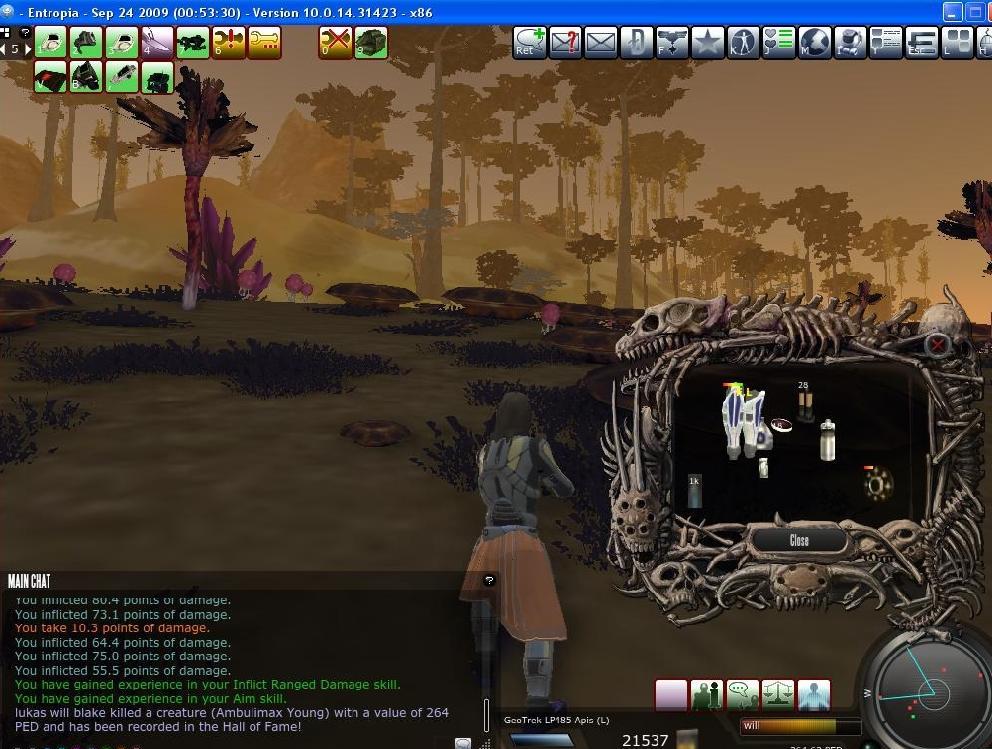Click the question mark on Main Chat panel
The height and width of the screenshot is (749, 992).
489,580
